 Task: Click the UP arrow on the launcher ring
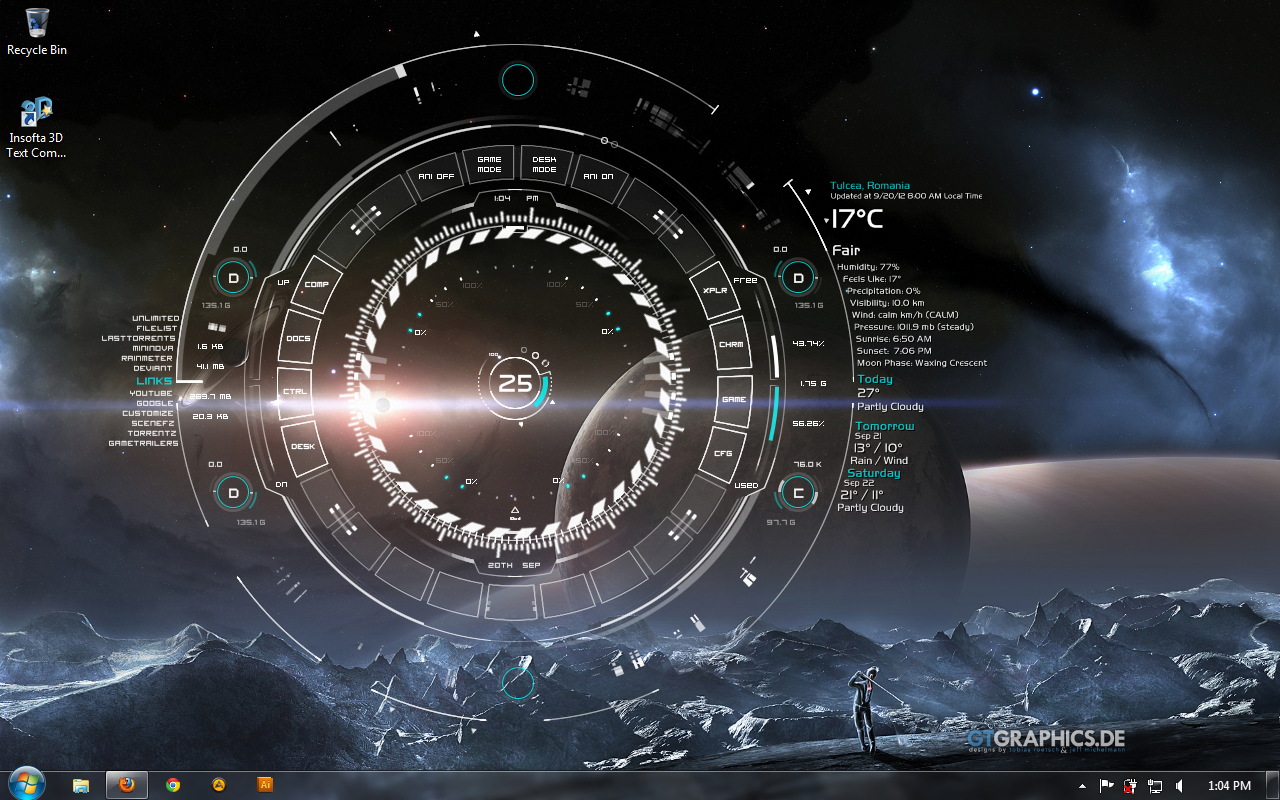tap(283, 281)
